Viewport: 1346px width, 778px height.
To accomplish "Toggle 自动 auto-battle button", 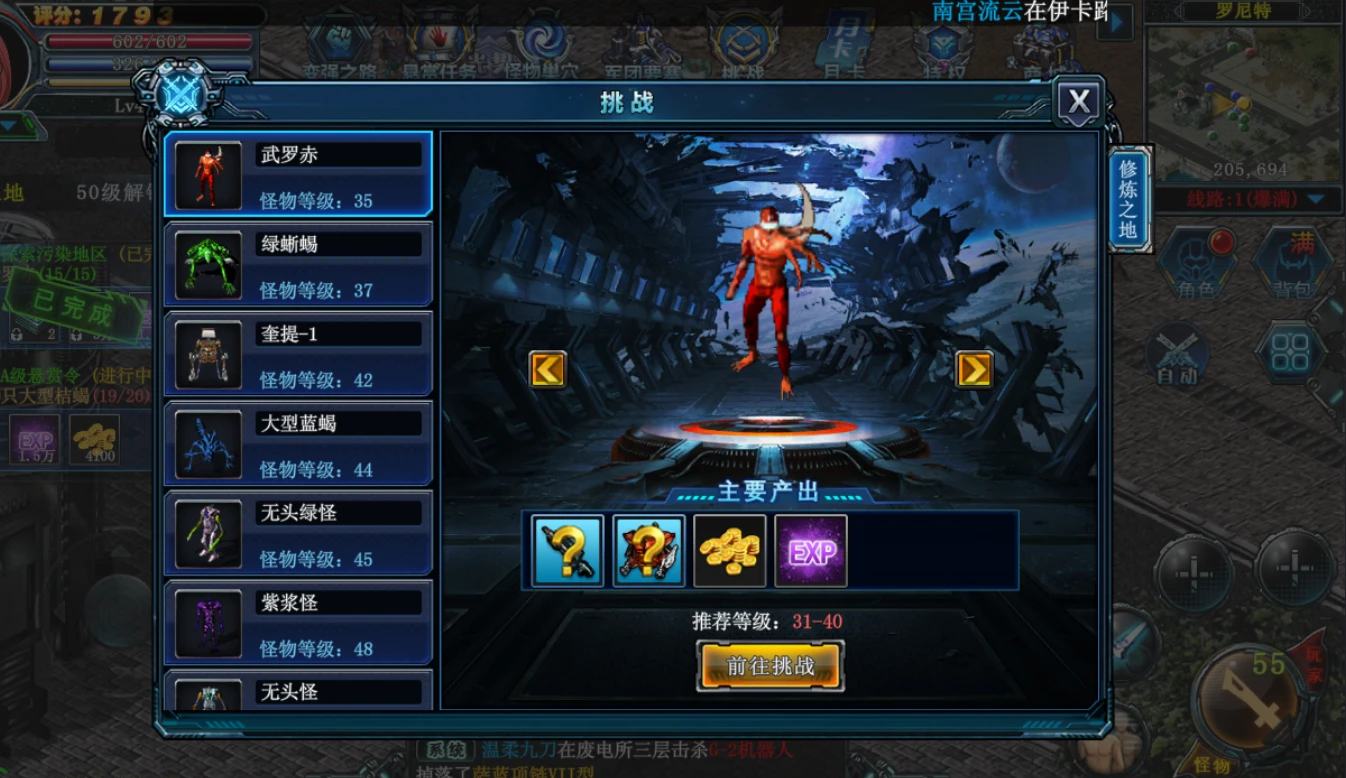I will [1177, 354].
